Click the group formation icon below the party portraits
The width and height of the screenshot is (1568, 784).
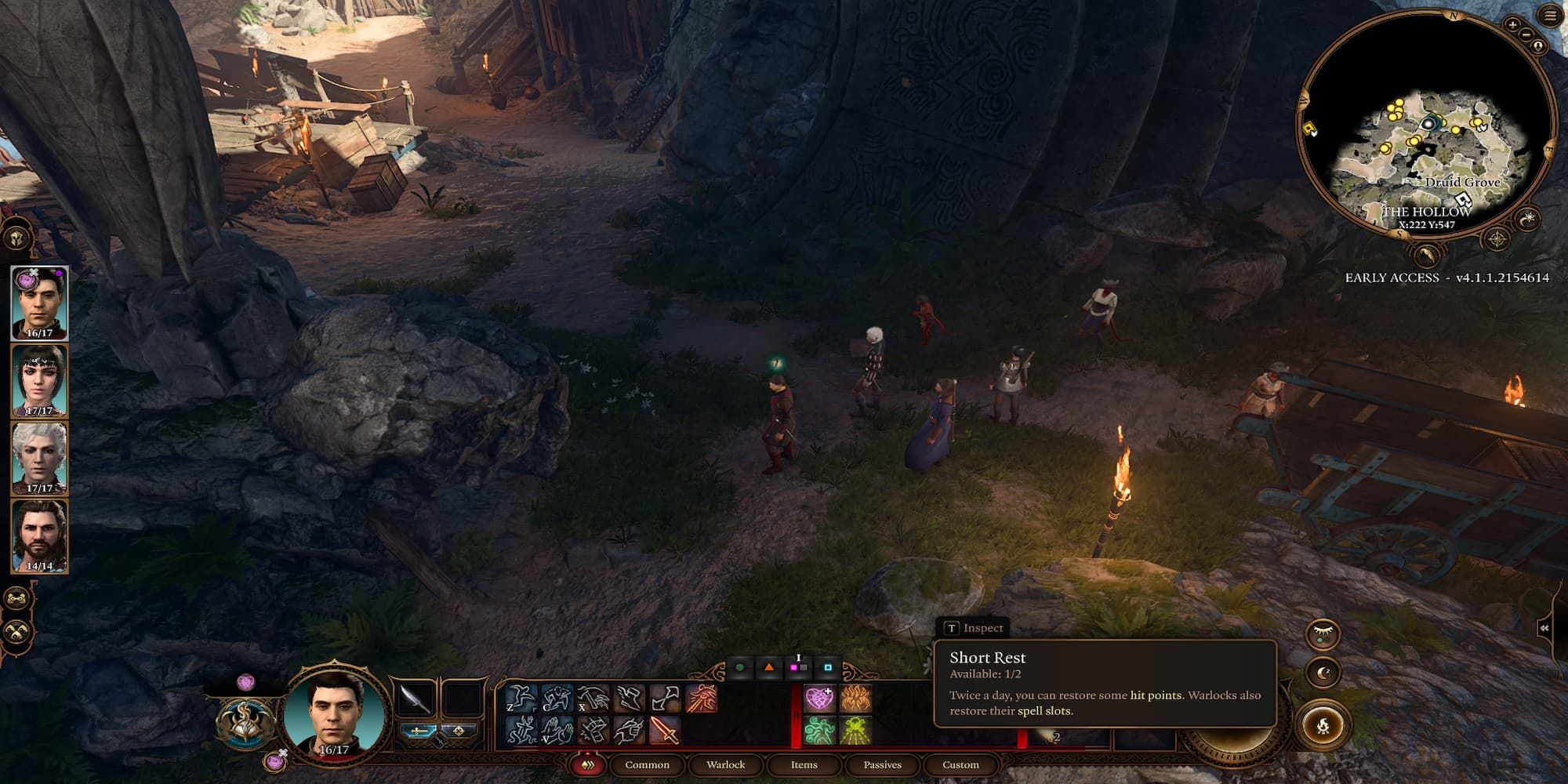tap(16, 596)
